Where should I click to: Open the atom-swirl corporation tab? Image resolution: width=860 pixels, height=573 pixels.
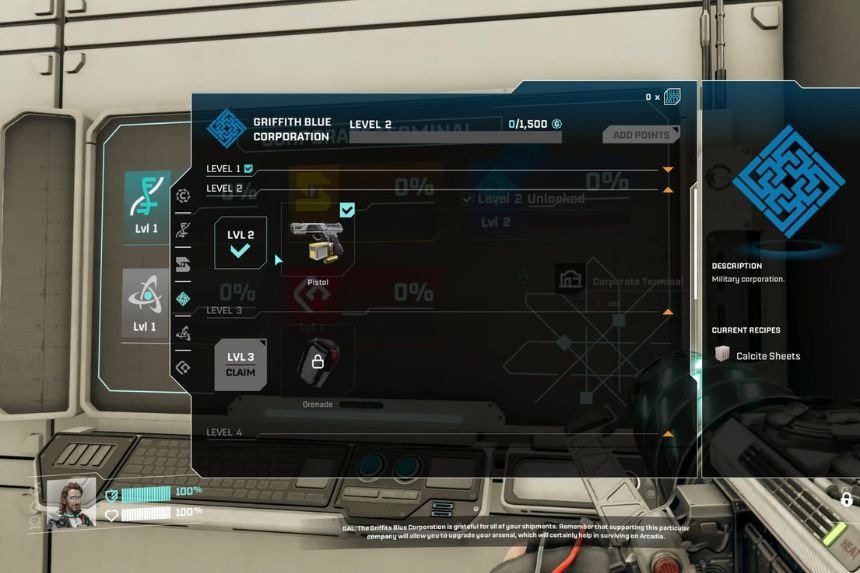tap(183, 333)
